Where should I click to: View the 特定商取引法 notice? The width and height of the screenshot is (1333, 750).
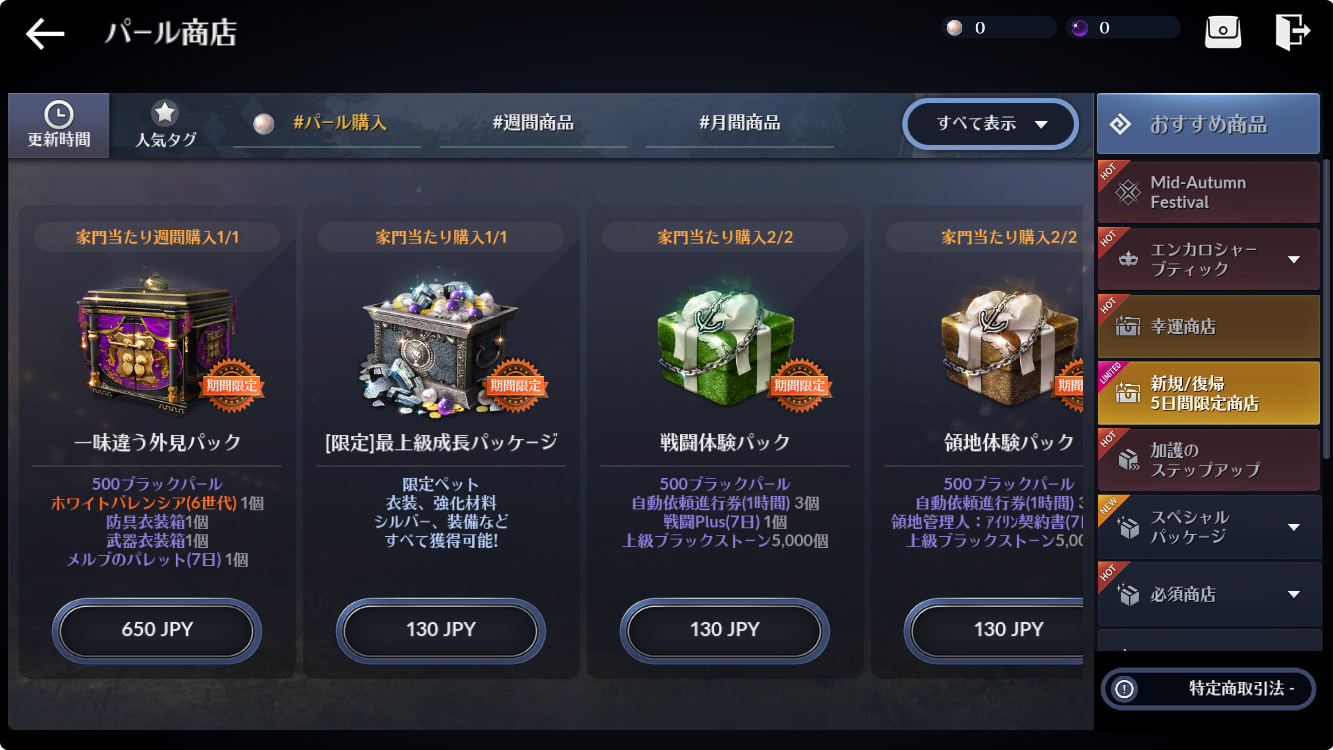coord(1208,688)
